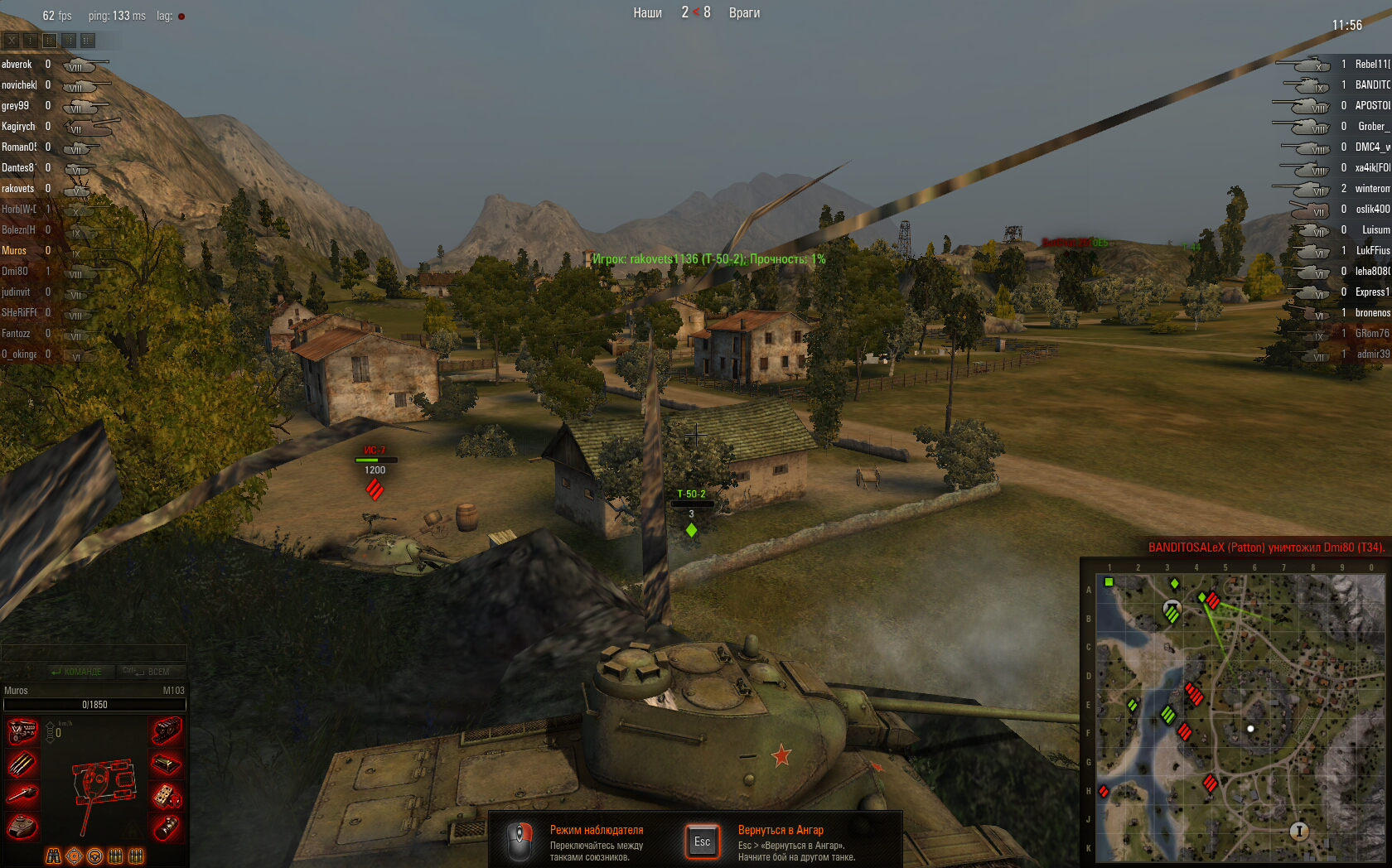Select the damaged engine module icon

click(22, 732)
